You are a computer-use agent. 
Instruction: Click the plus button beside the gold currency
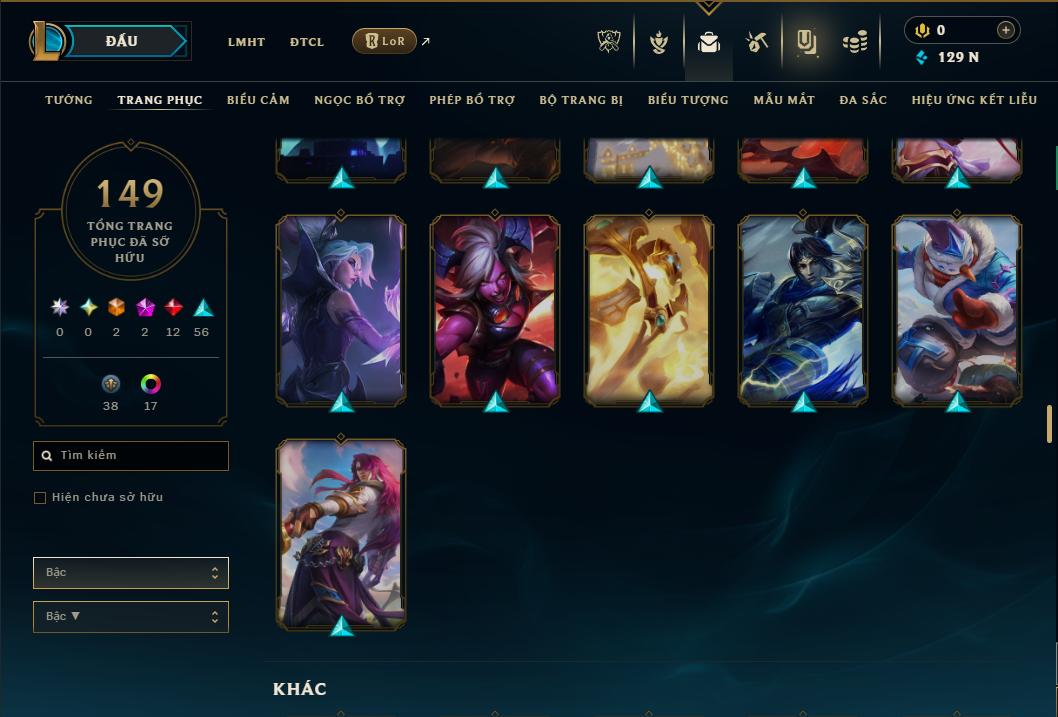(1006, 31)
